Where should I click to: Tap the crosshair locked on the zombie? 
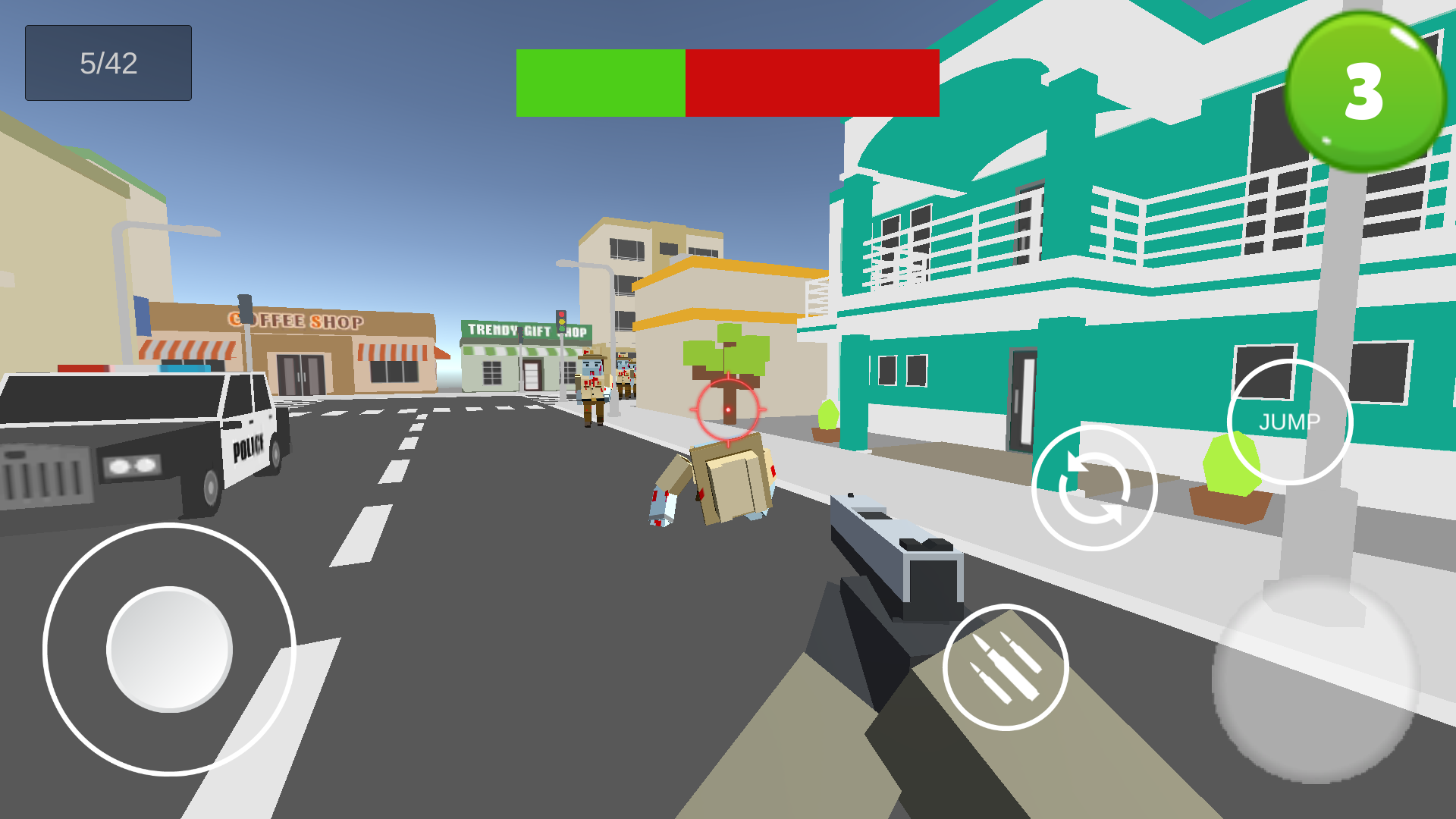(x=727, y=409)
